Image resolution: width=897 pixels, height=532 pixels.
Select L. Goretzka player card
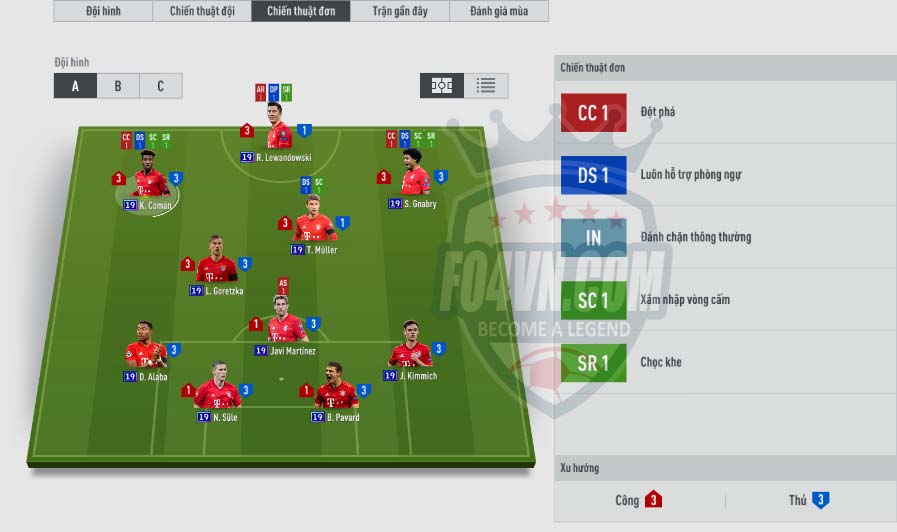(x=216, y=265)
